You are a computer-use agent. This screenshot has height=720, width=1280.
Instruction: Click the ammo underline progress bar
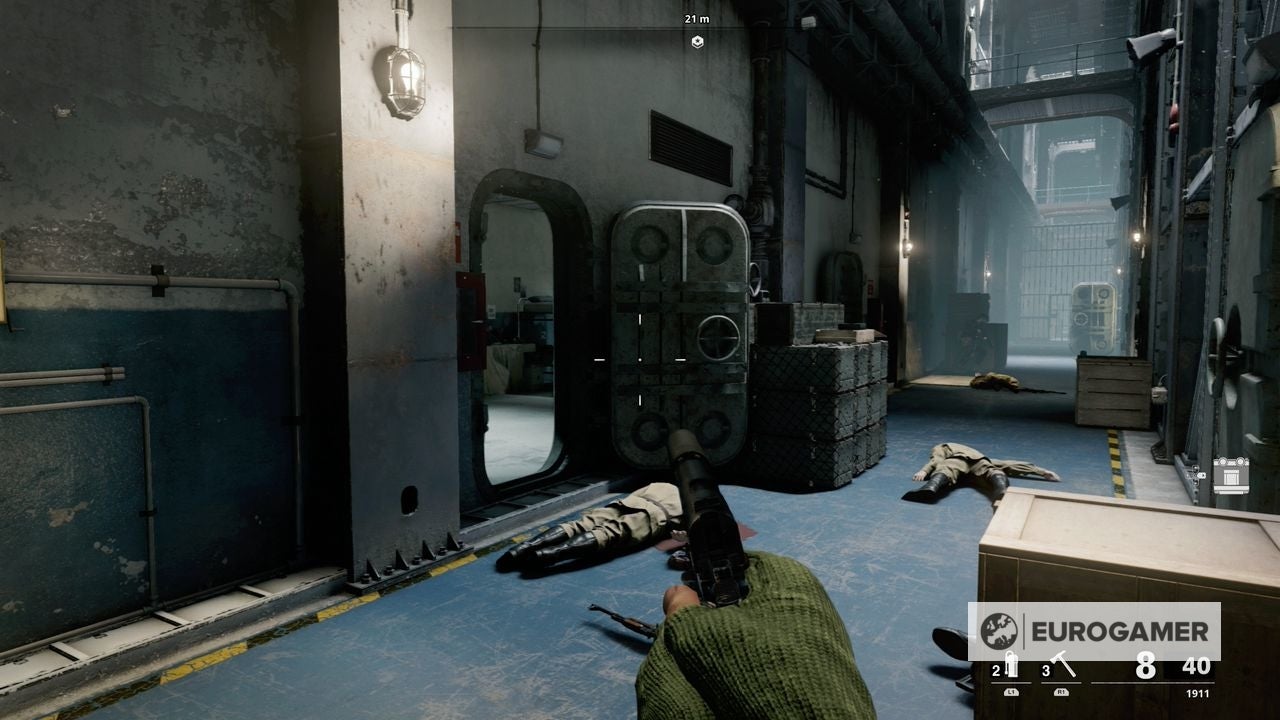click(x=1152, y=683)
